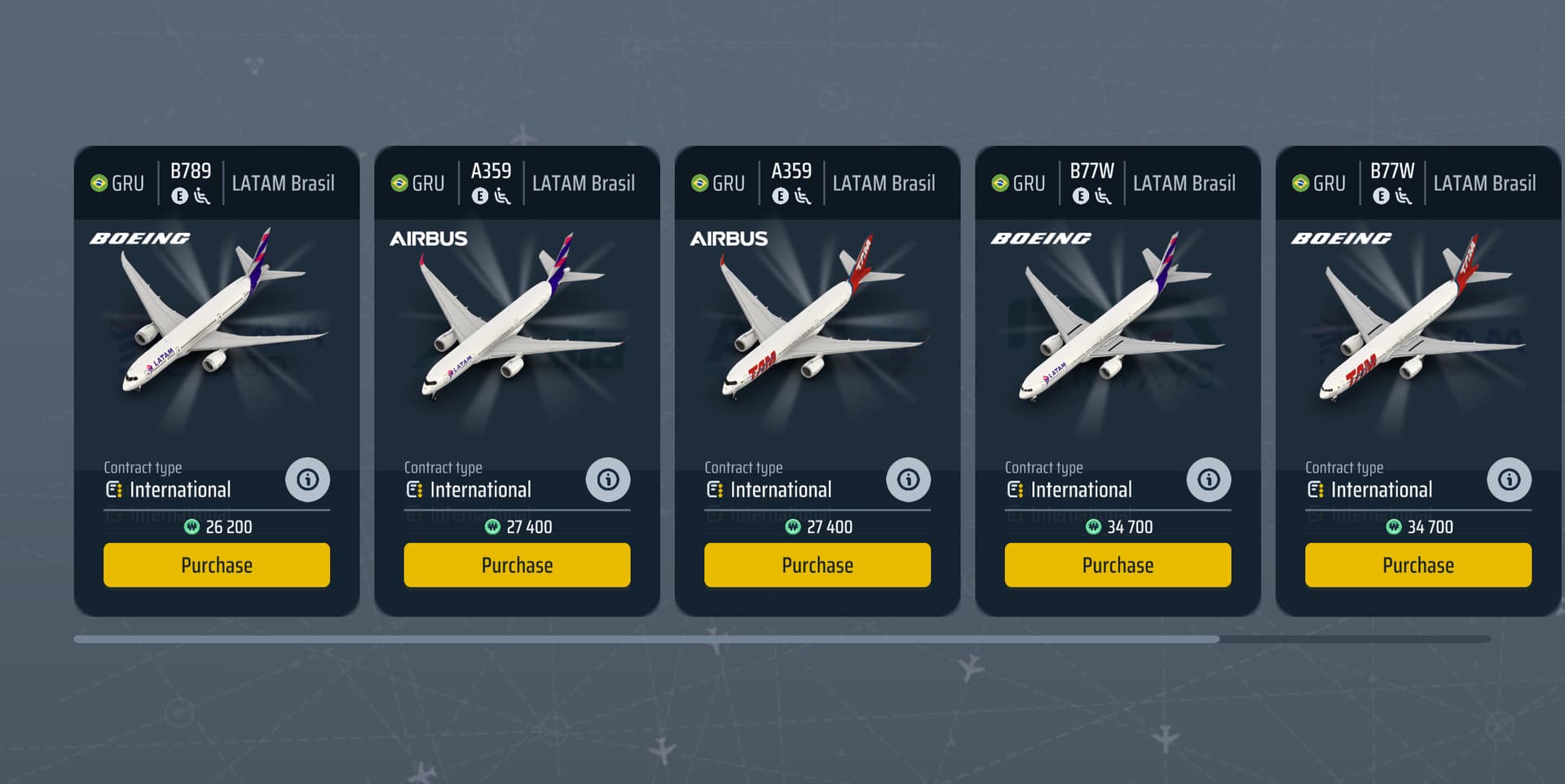Open info for the TAM-livery B77W

click(x=1509, y=479)
